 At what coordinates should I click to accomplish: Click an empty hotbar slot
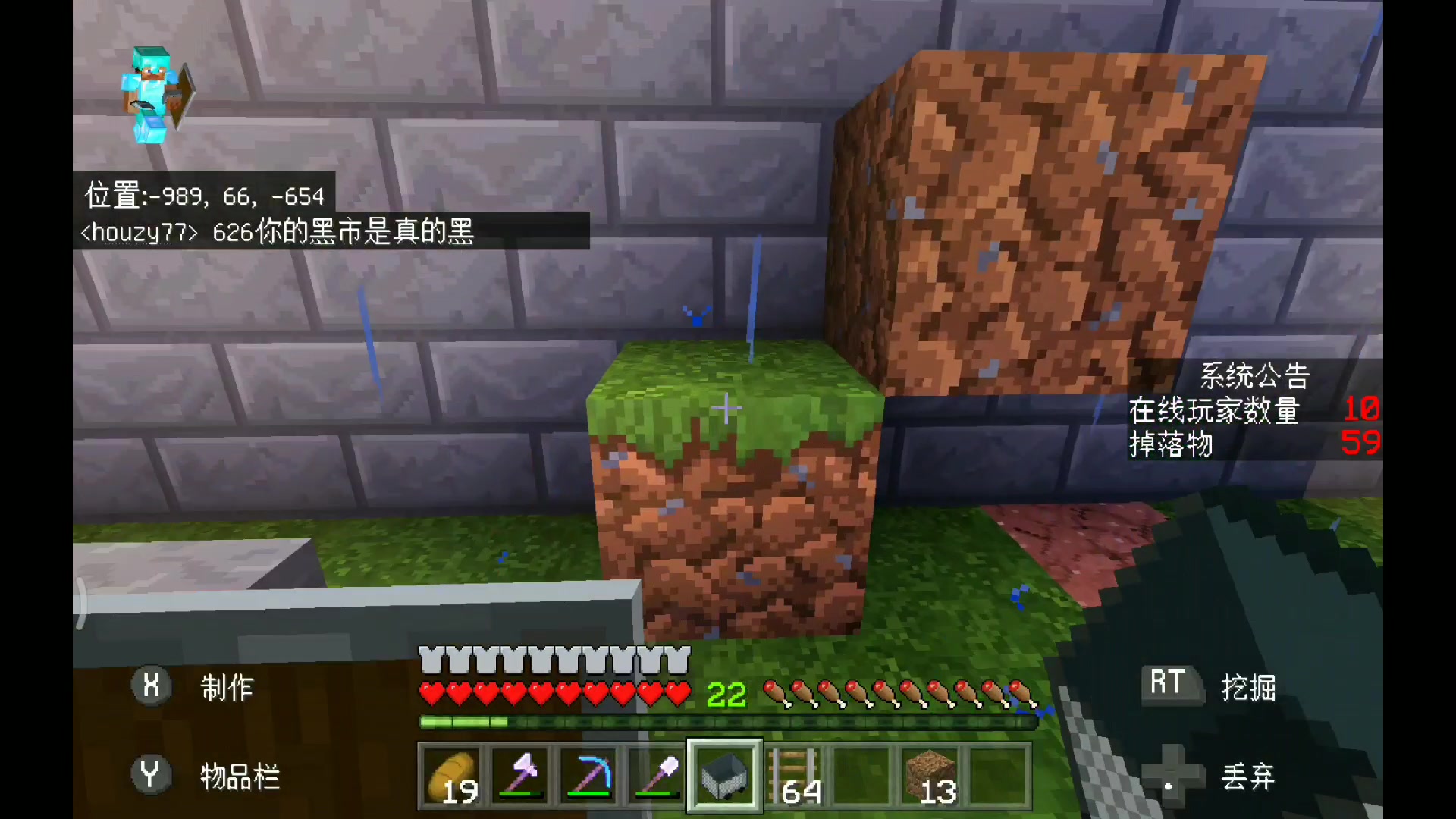point(861,775)
